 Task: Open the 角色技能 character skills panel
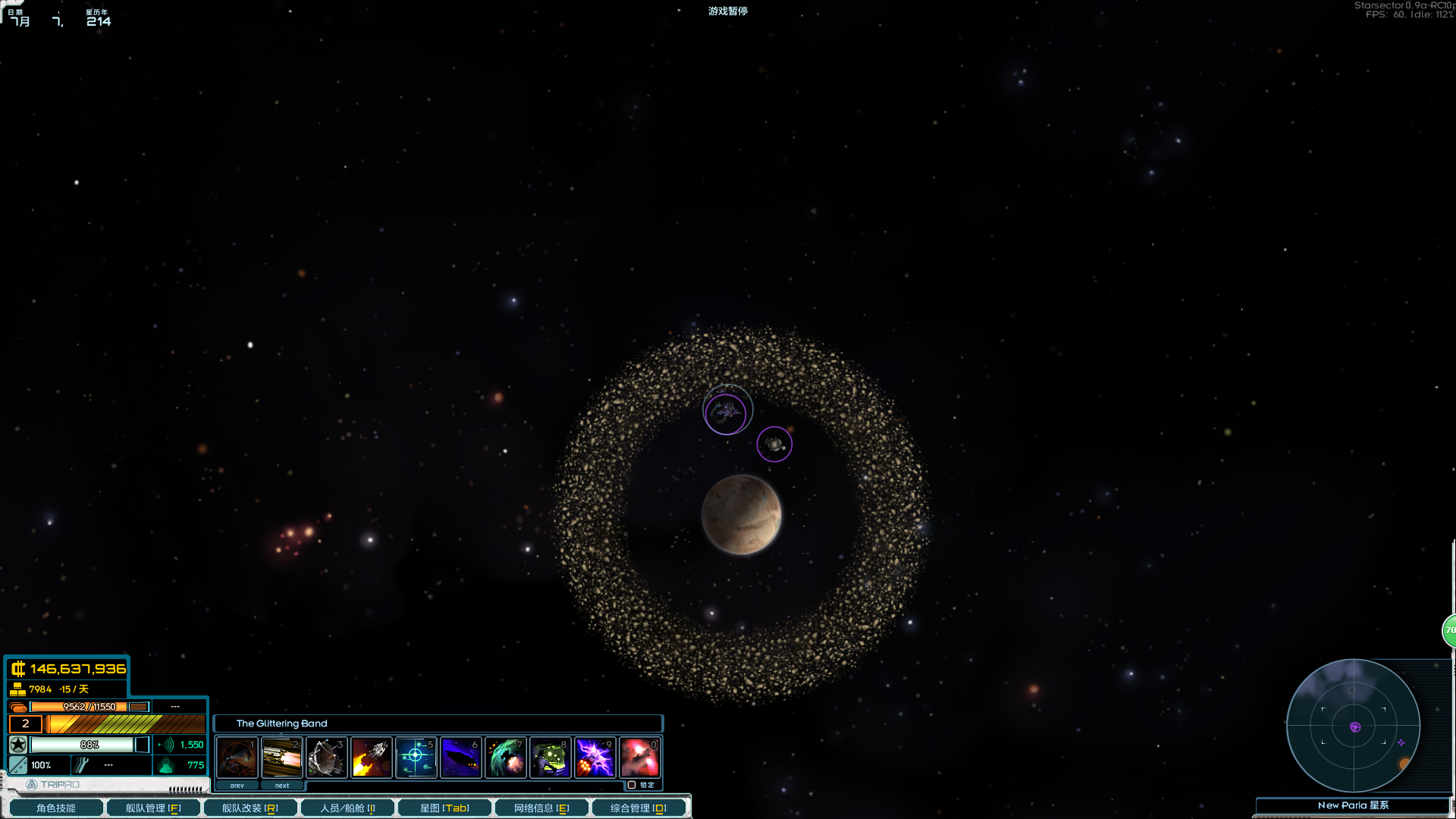click(x=55, y=807)
